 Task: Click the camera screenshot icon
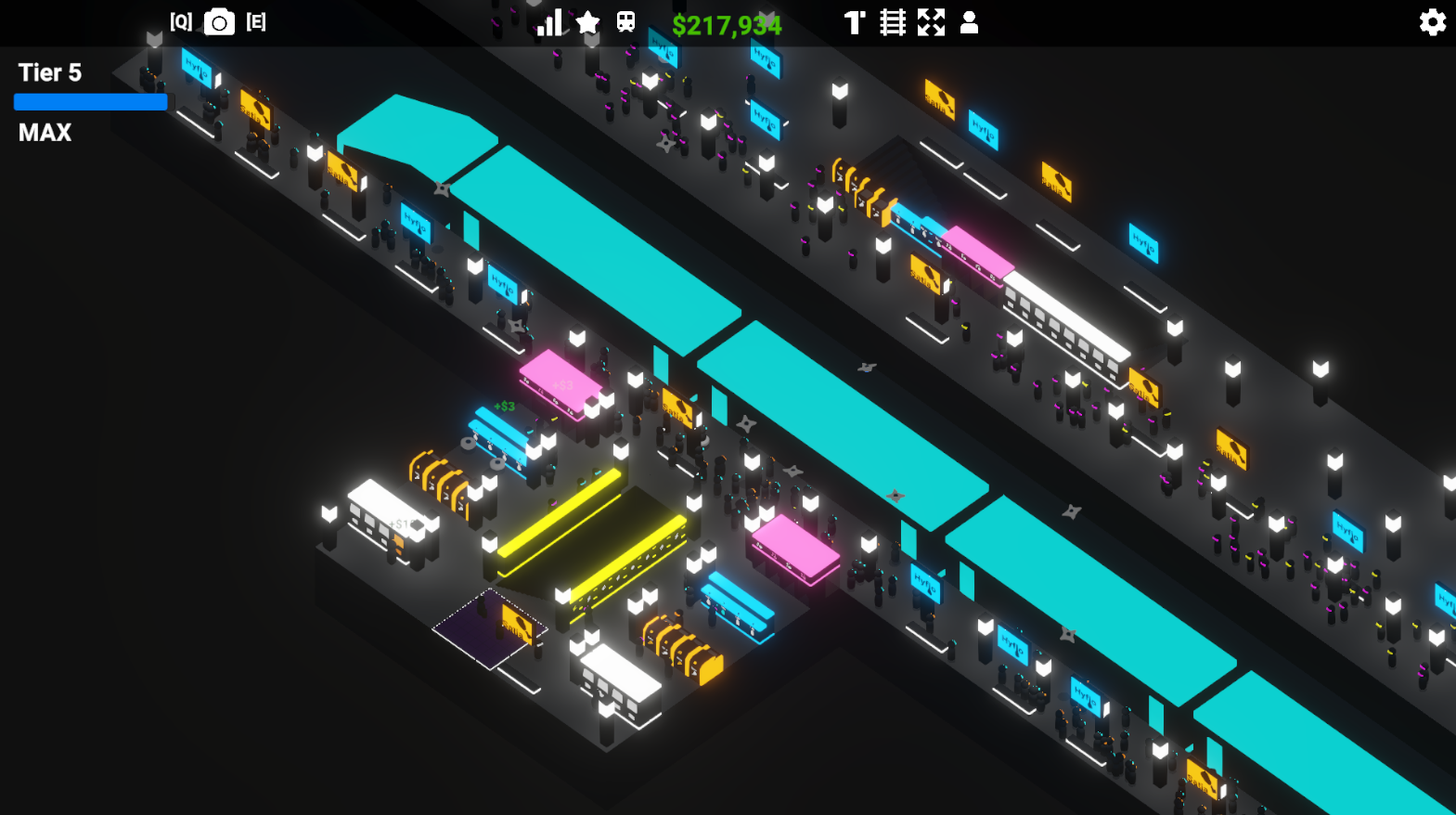point(220,22)
